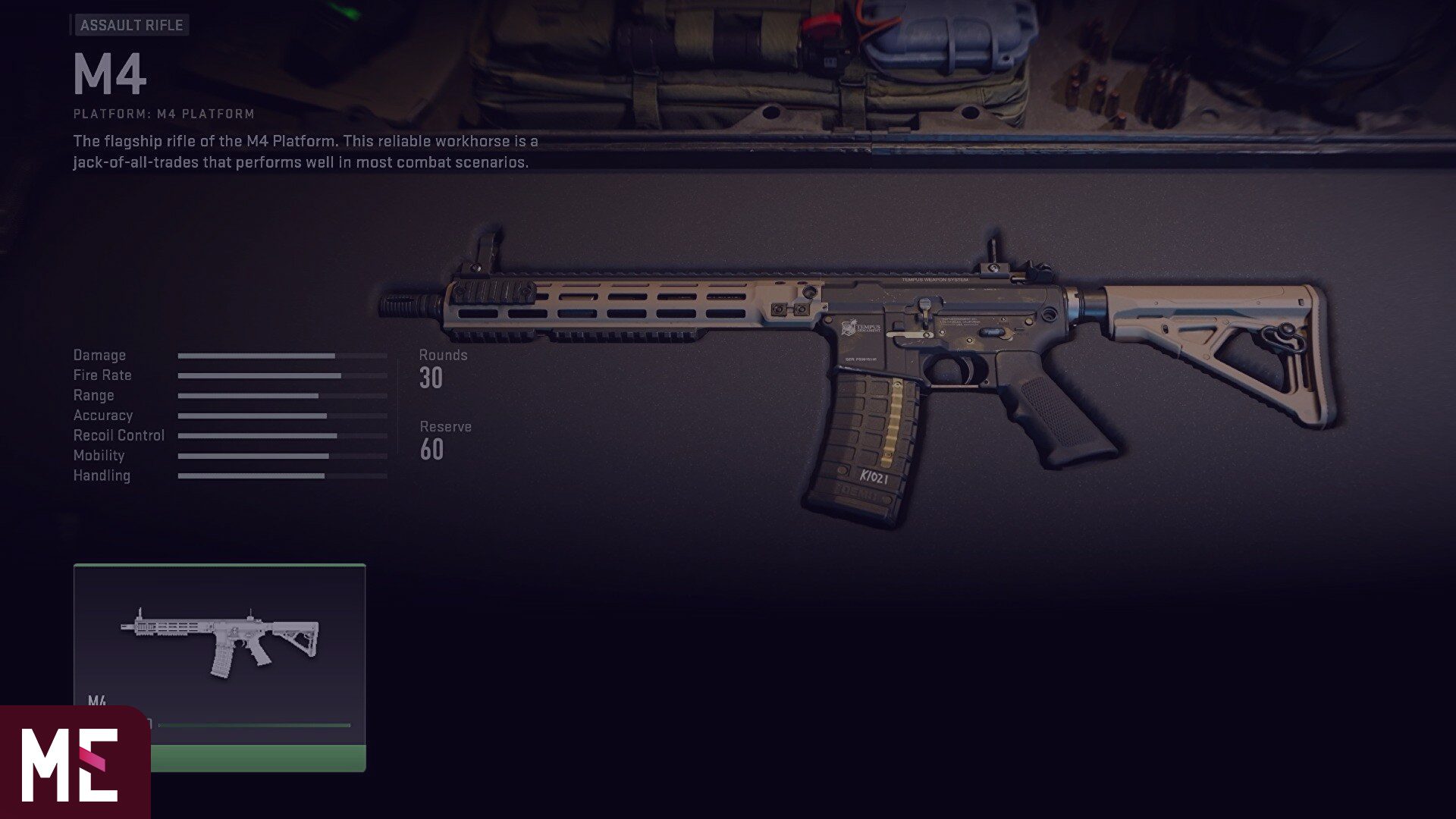Click the rear sight attachment point

(x=993, y=250)
